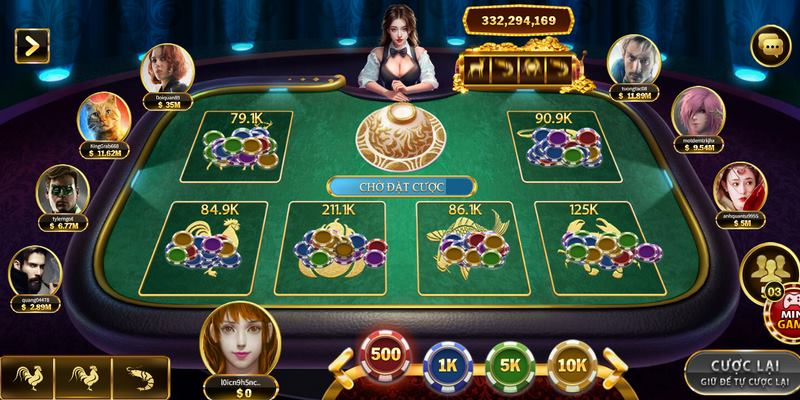Open the chat bubble icon
Viewport: 800px width, 400px height.
pyautogui.click(x=771, y=45)
